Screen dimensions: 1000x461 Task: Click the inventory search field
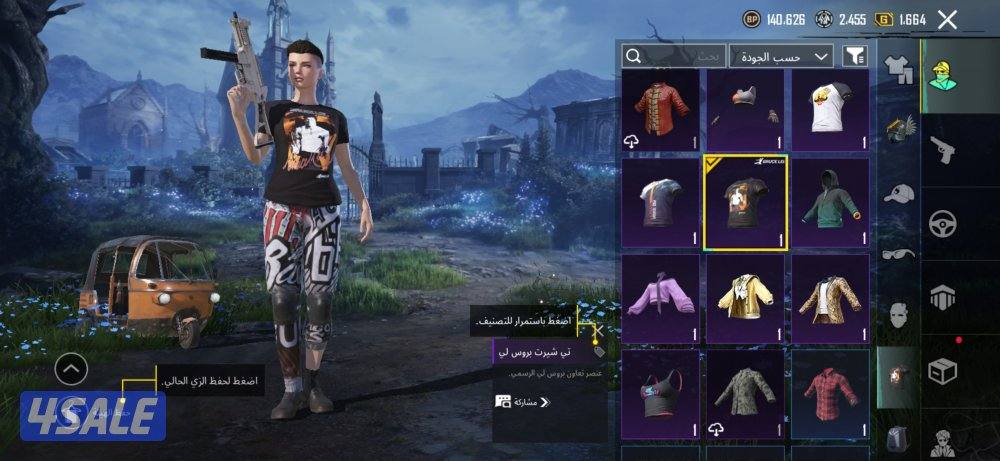675,56
